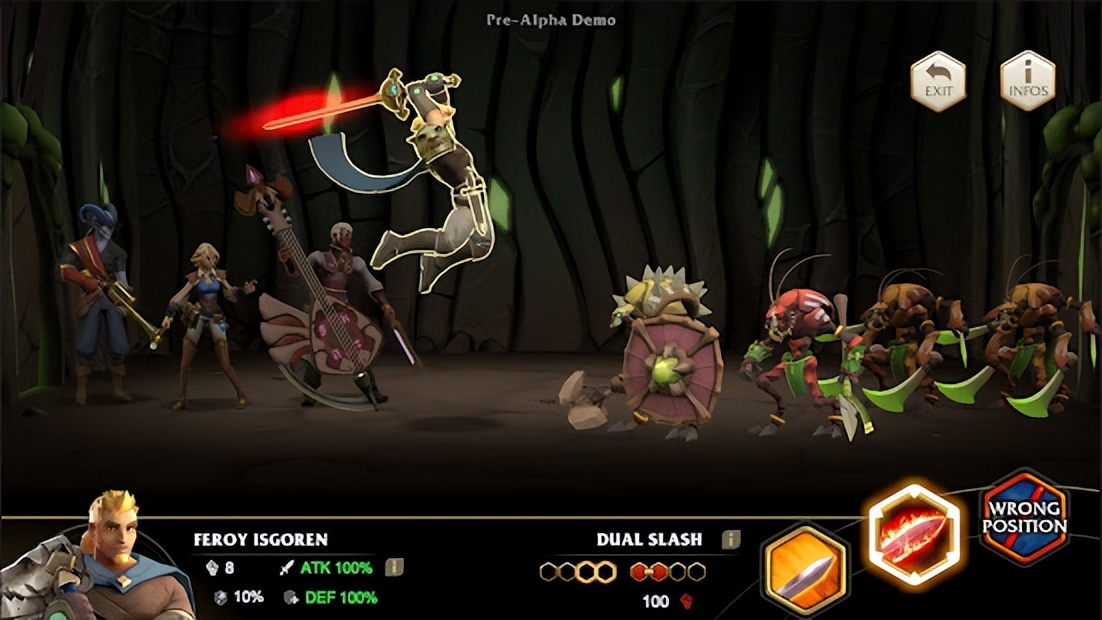Screen dimensions: 1102x620
Task: Click the Exit button
Action: [938, 81]
